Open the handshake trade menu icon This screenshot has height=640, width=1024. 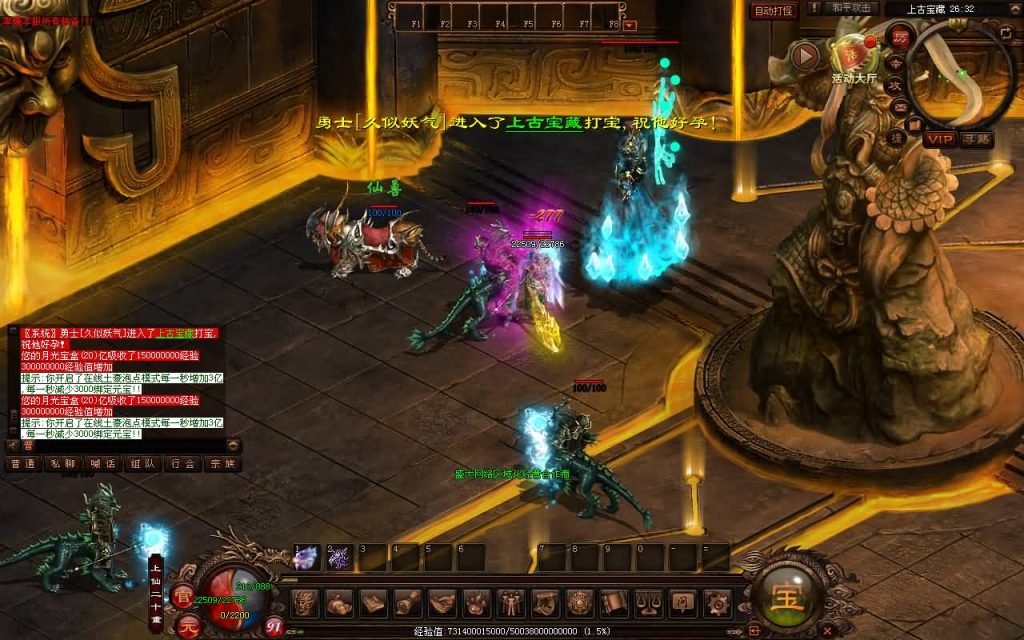pos(442,603)
